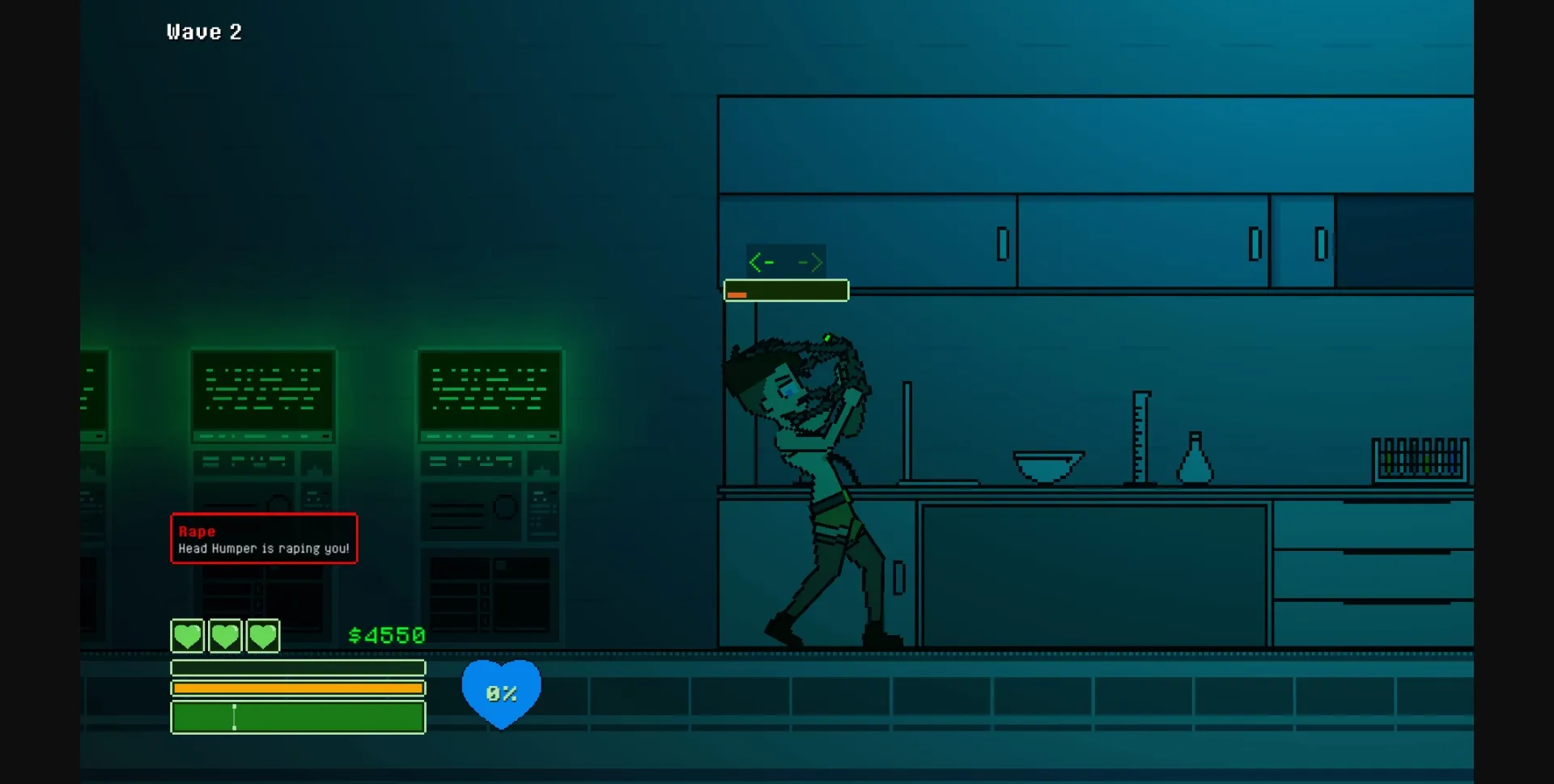
Task: Click the orange enemy struggle progress bar
Action: click(785, 290)
